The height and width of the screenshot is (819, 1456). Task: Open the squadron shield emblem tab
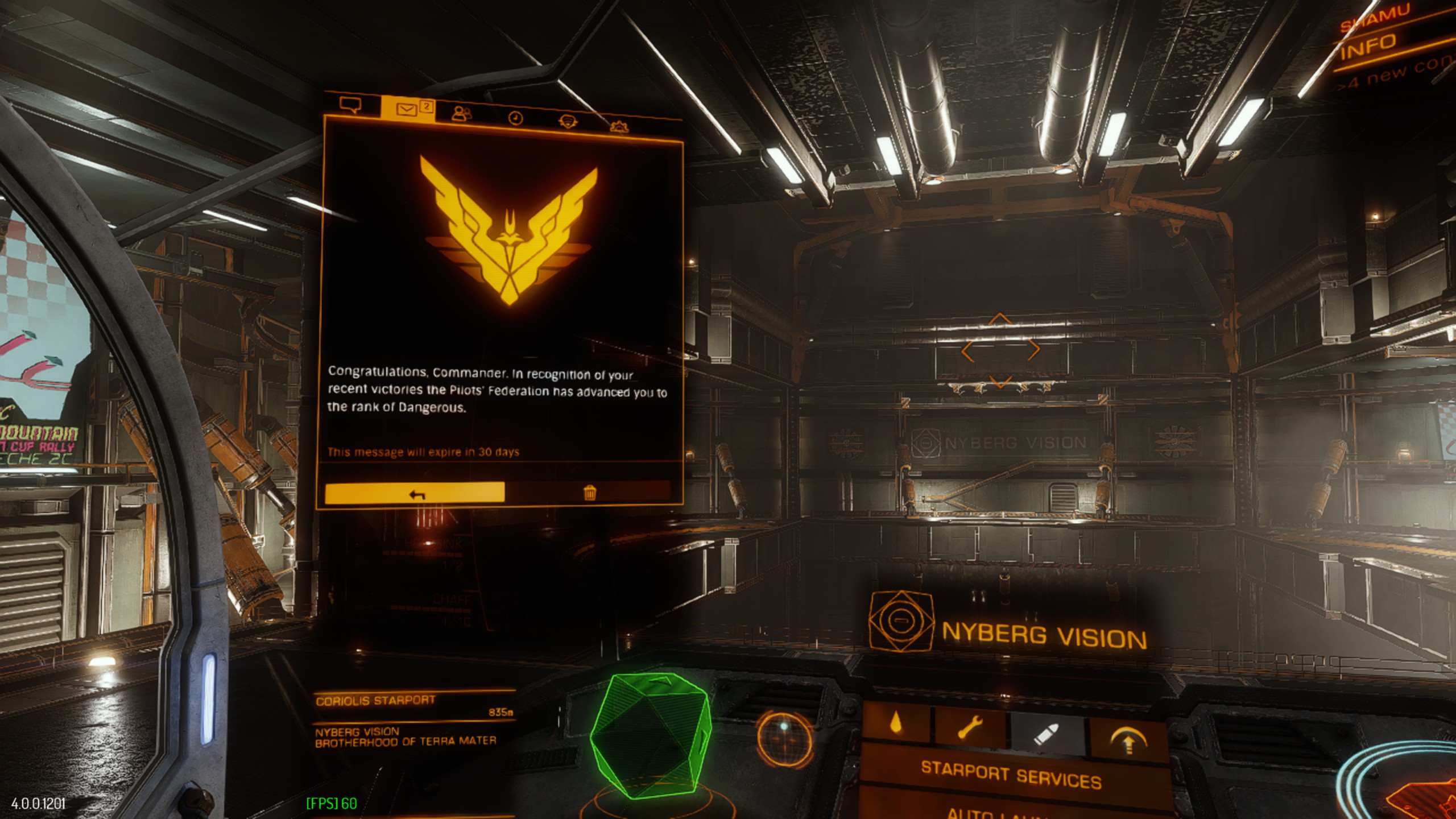click(x=567, y=121)
